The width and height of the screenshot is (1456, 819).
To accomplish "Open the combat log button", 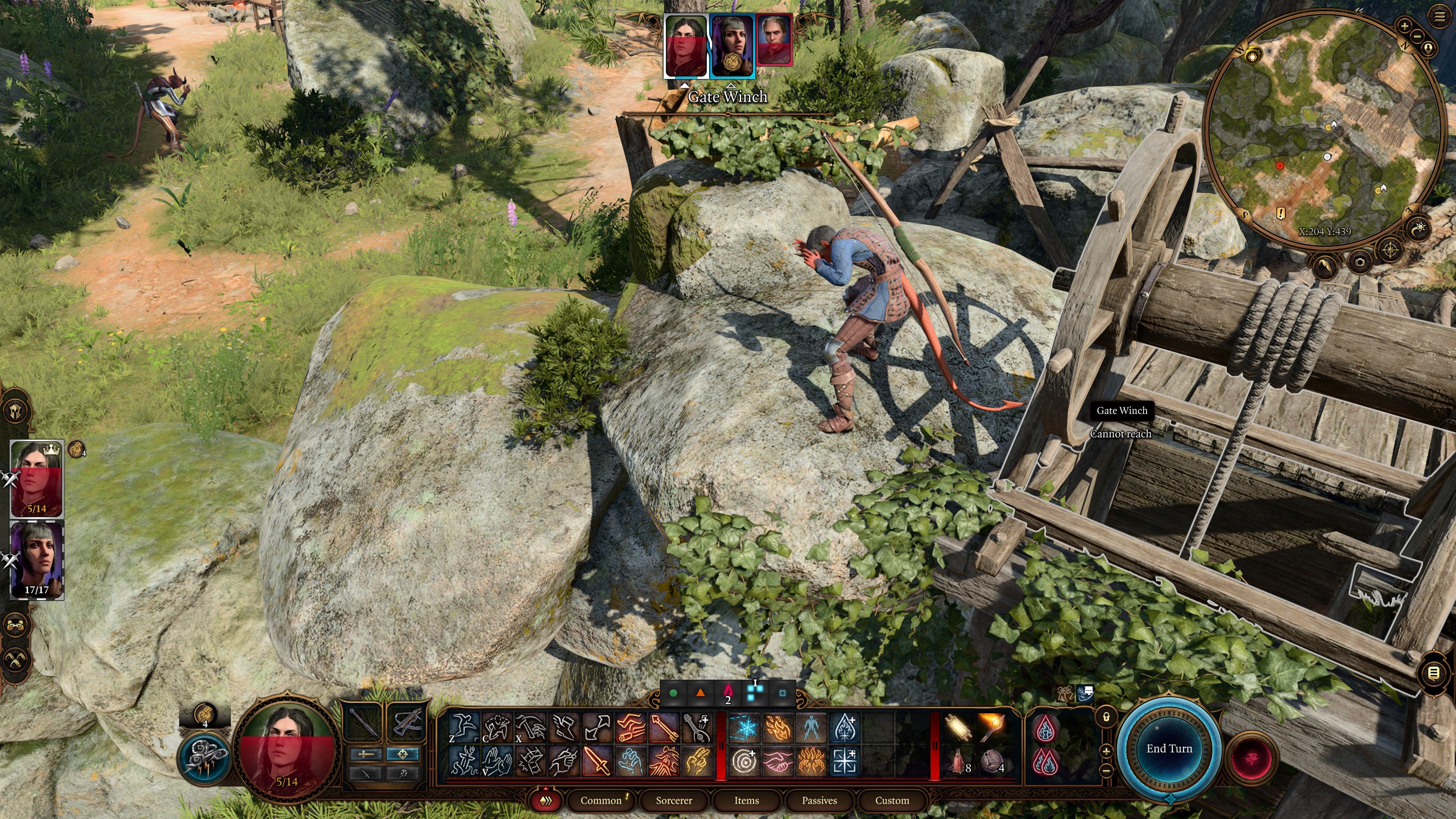I will tap(1434, 673).
